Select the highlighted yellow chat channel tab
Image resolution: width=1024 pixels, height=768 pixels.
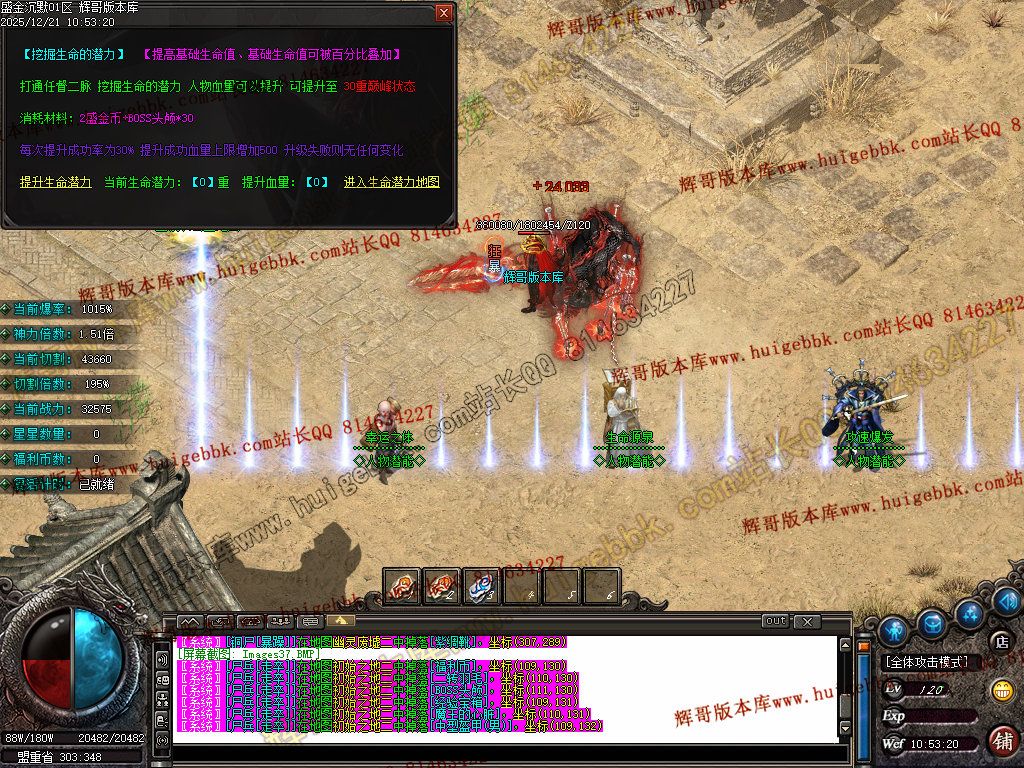point(338,621)
